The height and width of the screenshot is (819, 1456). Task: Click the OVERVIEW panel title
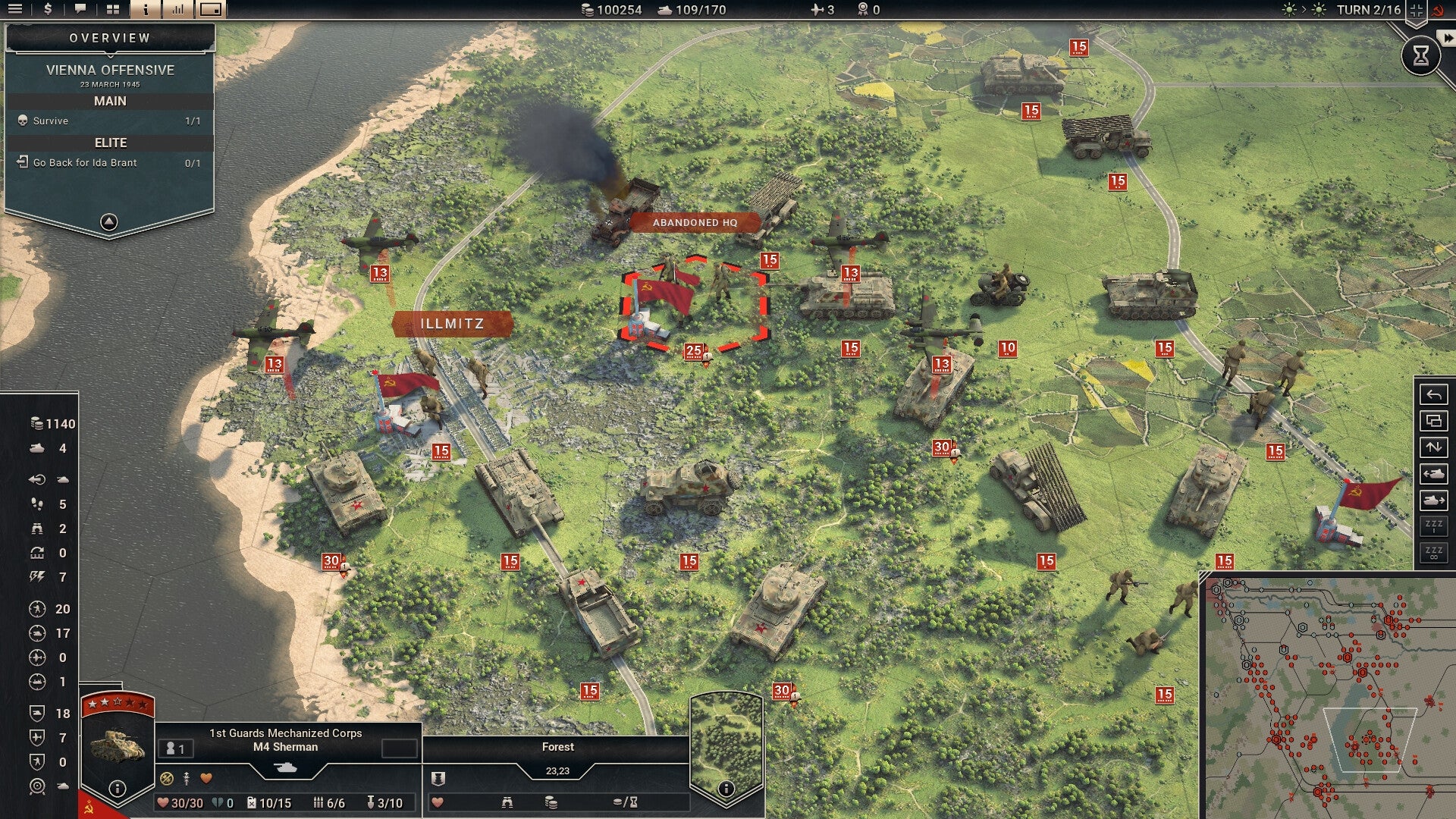point(109,36)
